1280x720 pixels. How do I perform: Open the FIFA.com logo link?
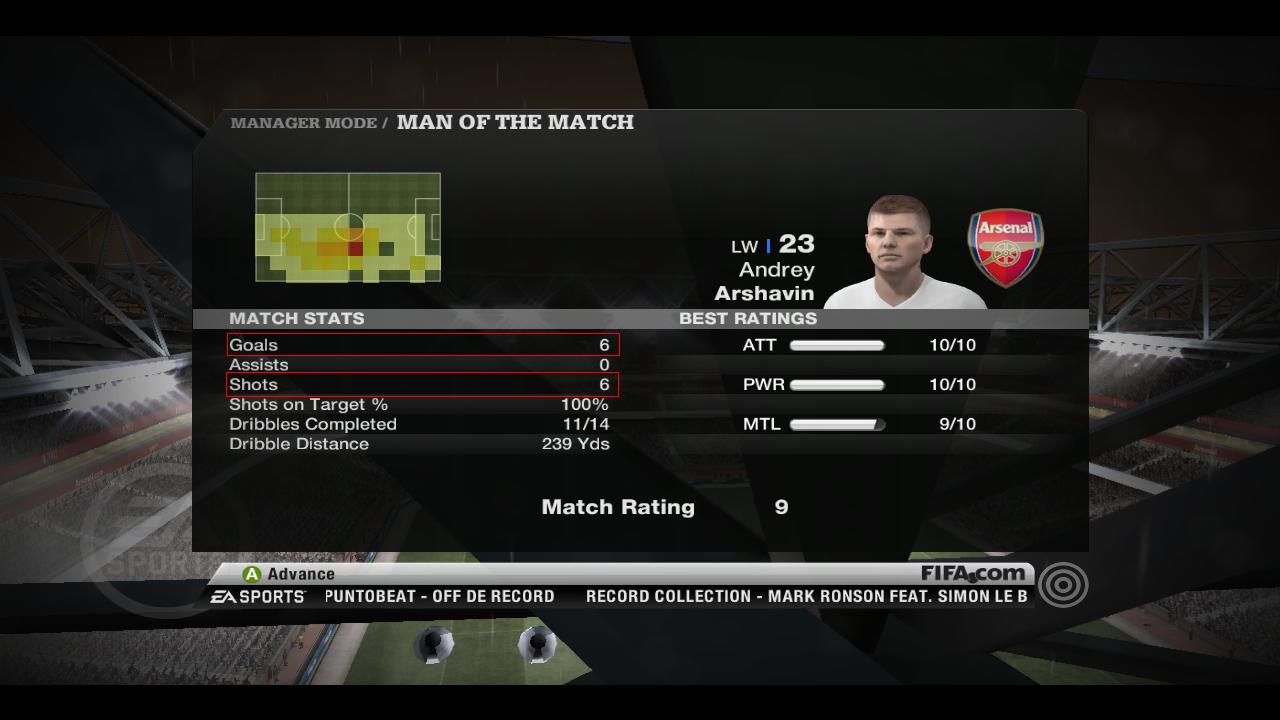click(x=973, y=574)
